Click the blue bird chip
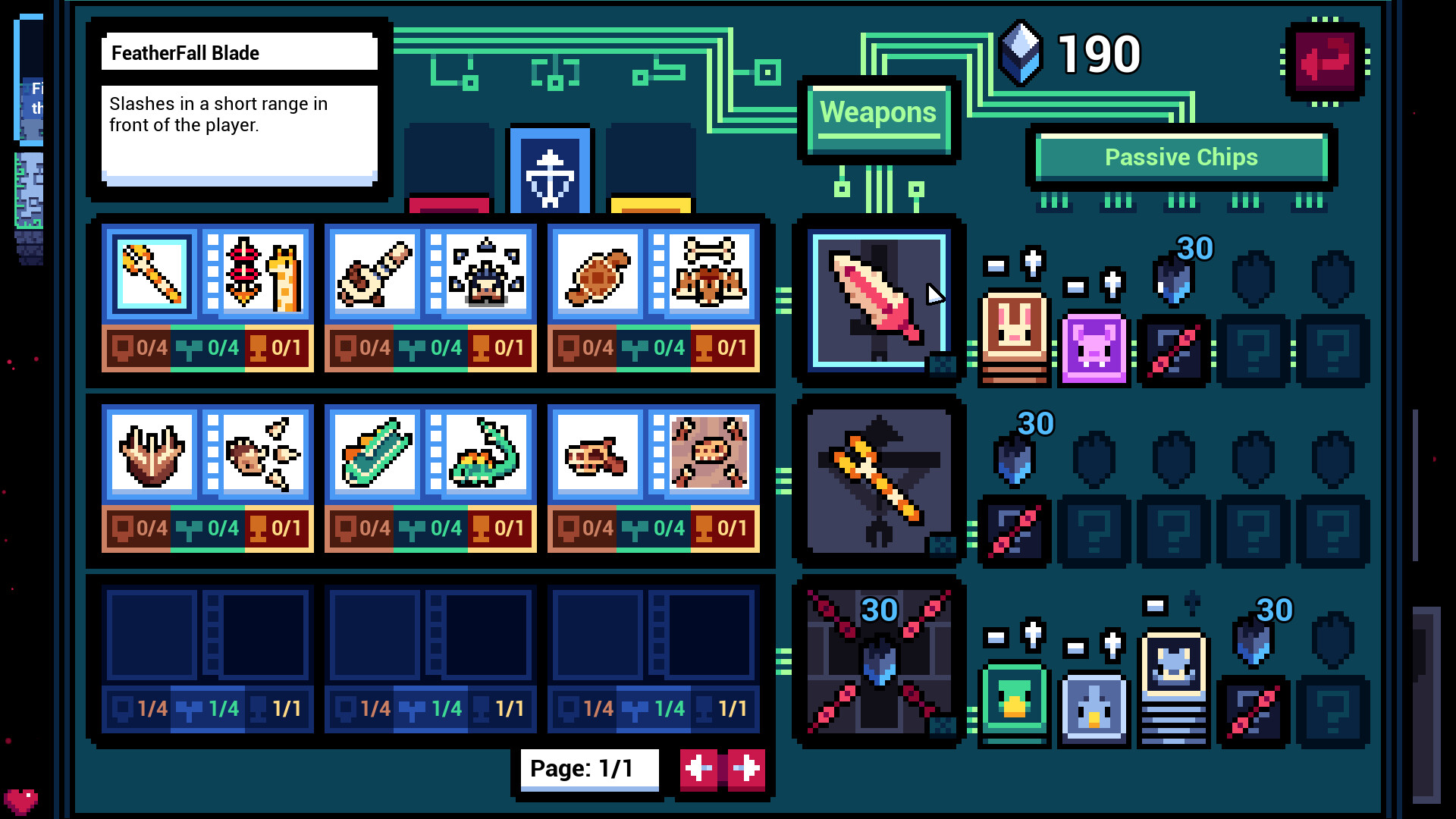This screenshot has height=819, width=1456. click(x=1094, y=705)
